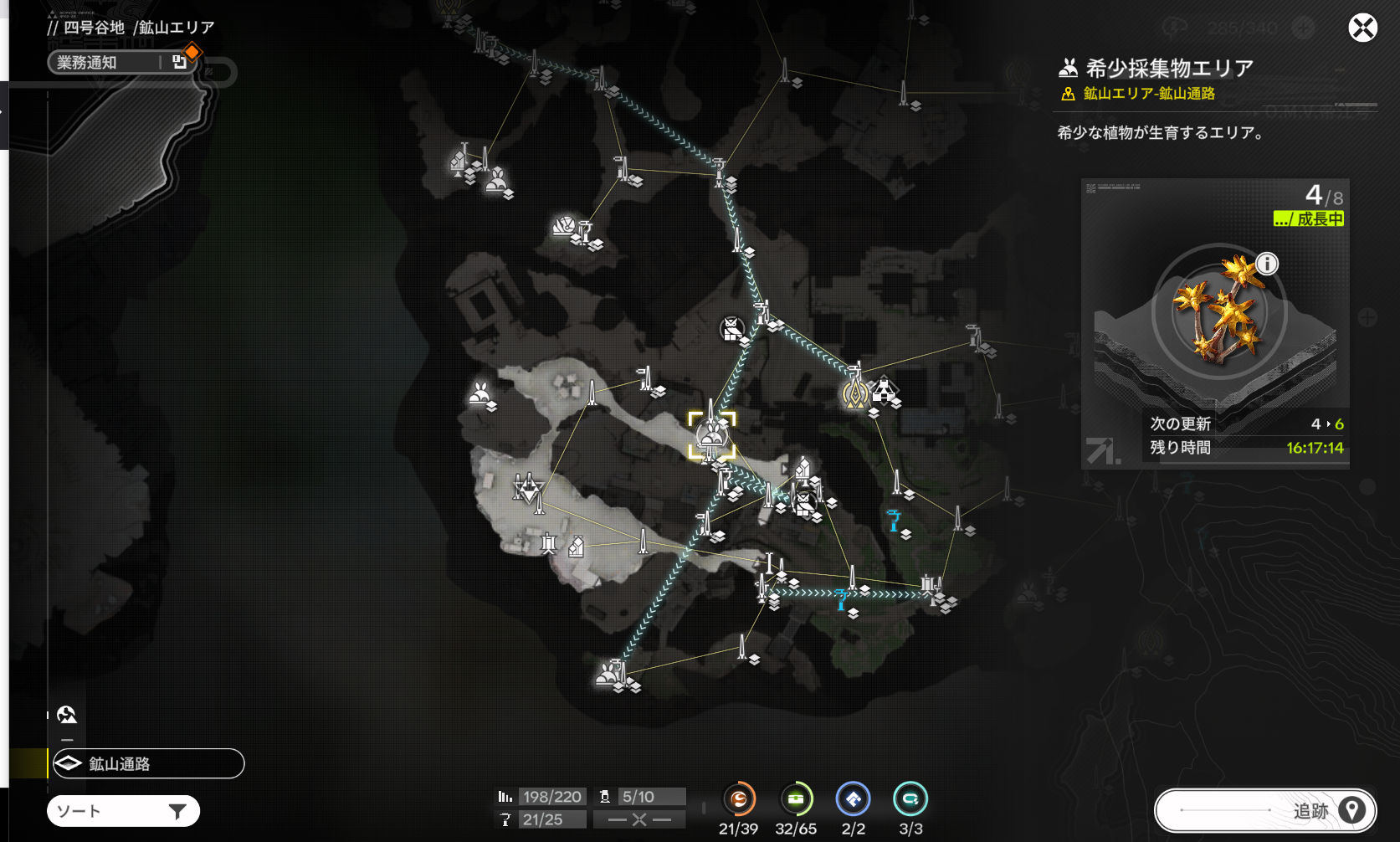Select the highlighted rare gathering area marker
The width and height of the screenshot is (1400, 842).
[711, 435]
